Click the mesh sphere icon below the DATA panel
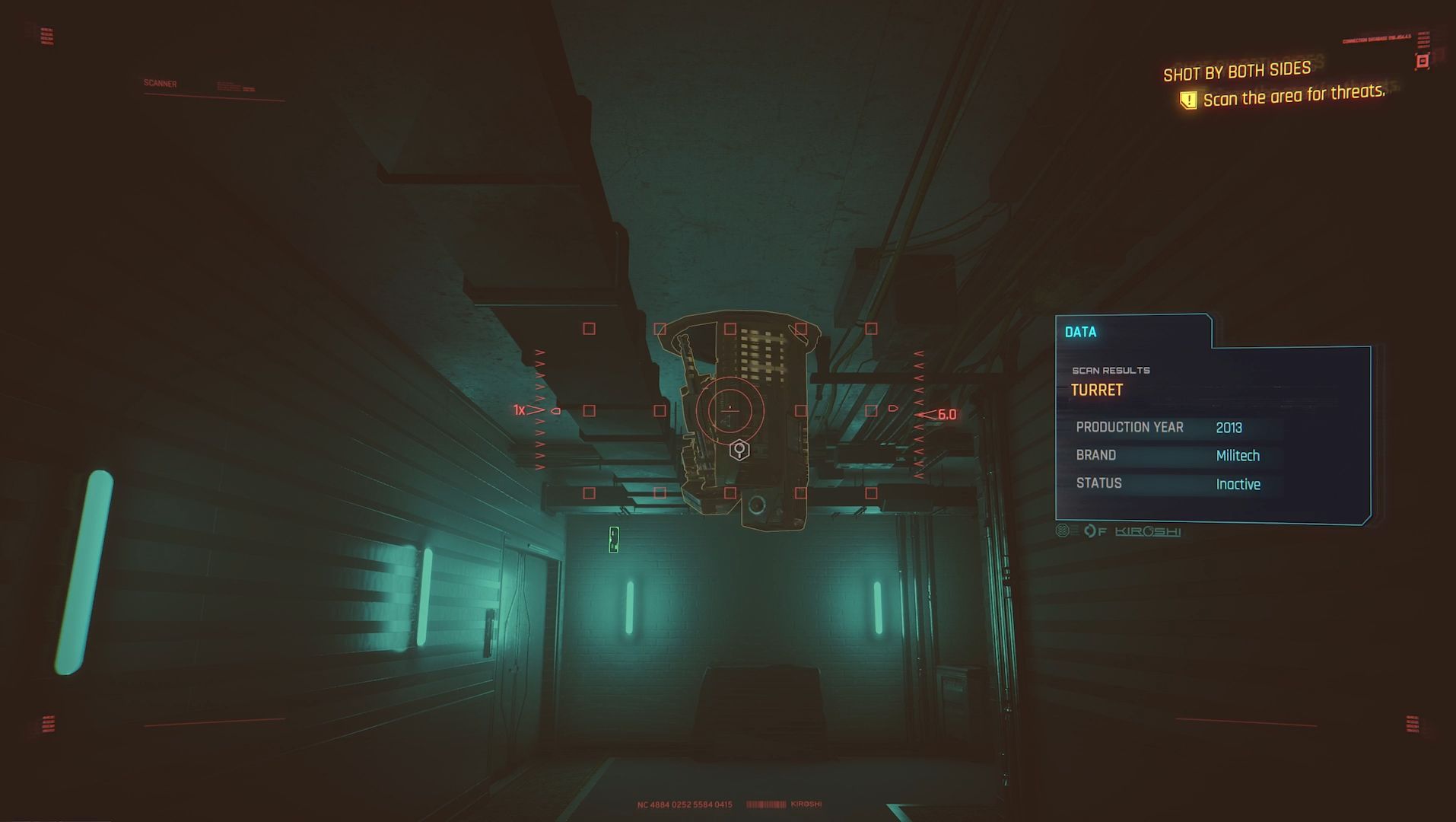 click(x=1062, y=531)
